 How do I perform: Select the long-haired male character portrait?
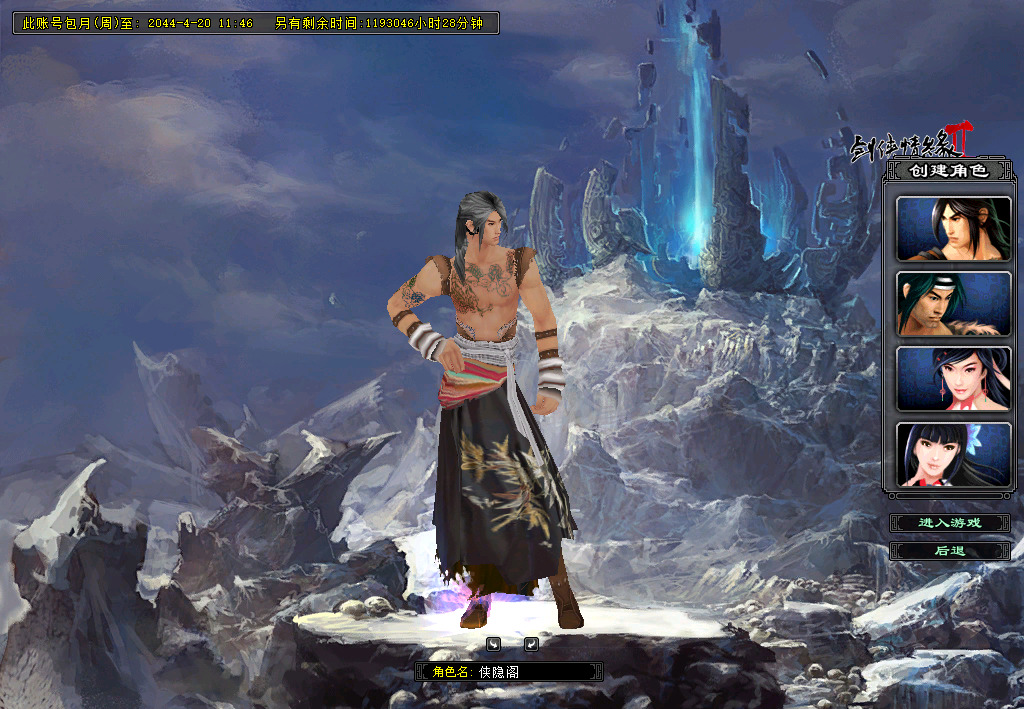[953, 229]
